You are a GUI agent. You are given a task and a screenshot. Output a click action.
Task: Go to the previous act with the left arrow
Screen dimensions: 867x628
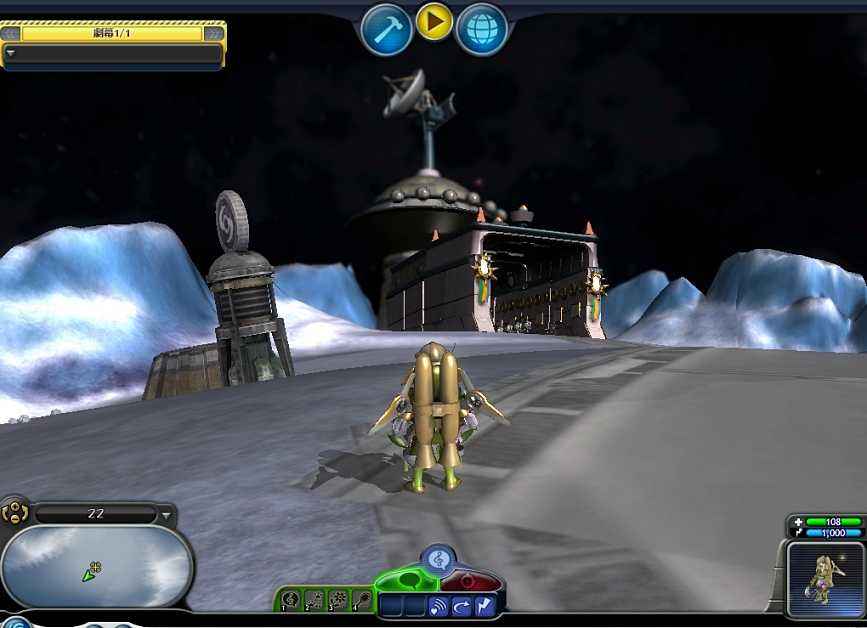(x=11, y=33)
